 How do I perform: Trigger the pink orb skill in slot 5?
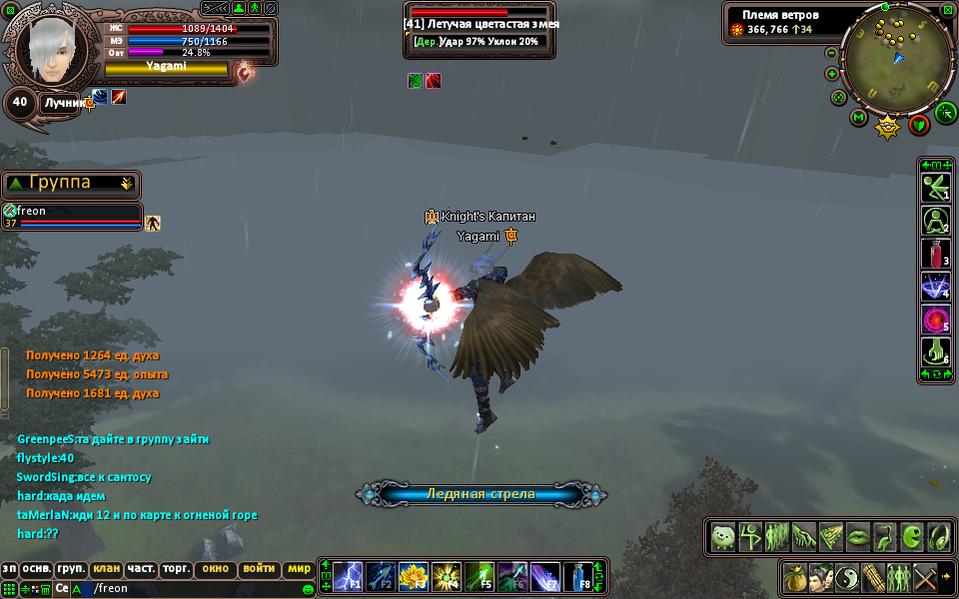936,320
